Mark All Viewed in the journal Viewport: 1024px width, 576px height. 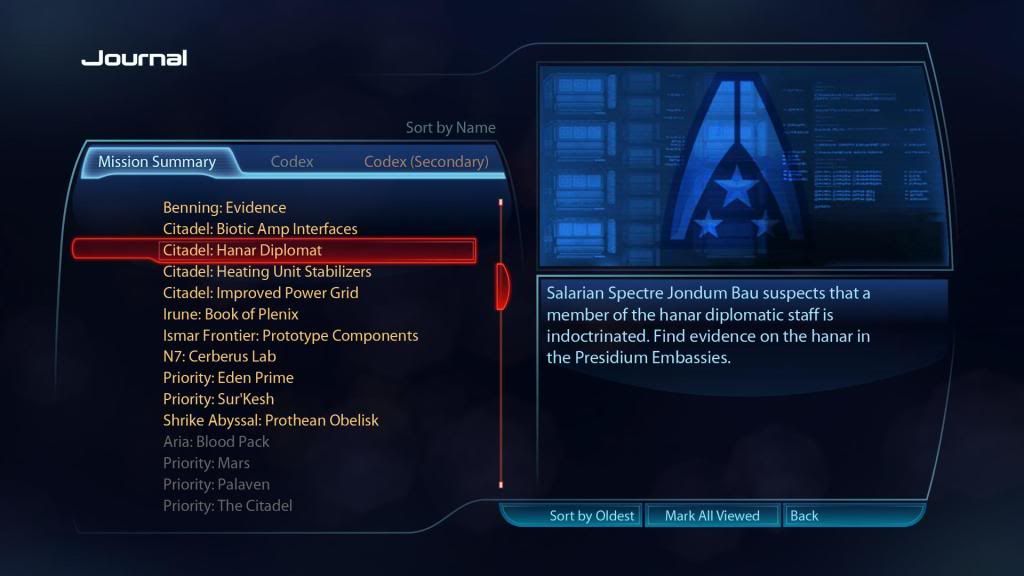(712, 516)
